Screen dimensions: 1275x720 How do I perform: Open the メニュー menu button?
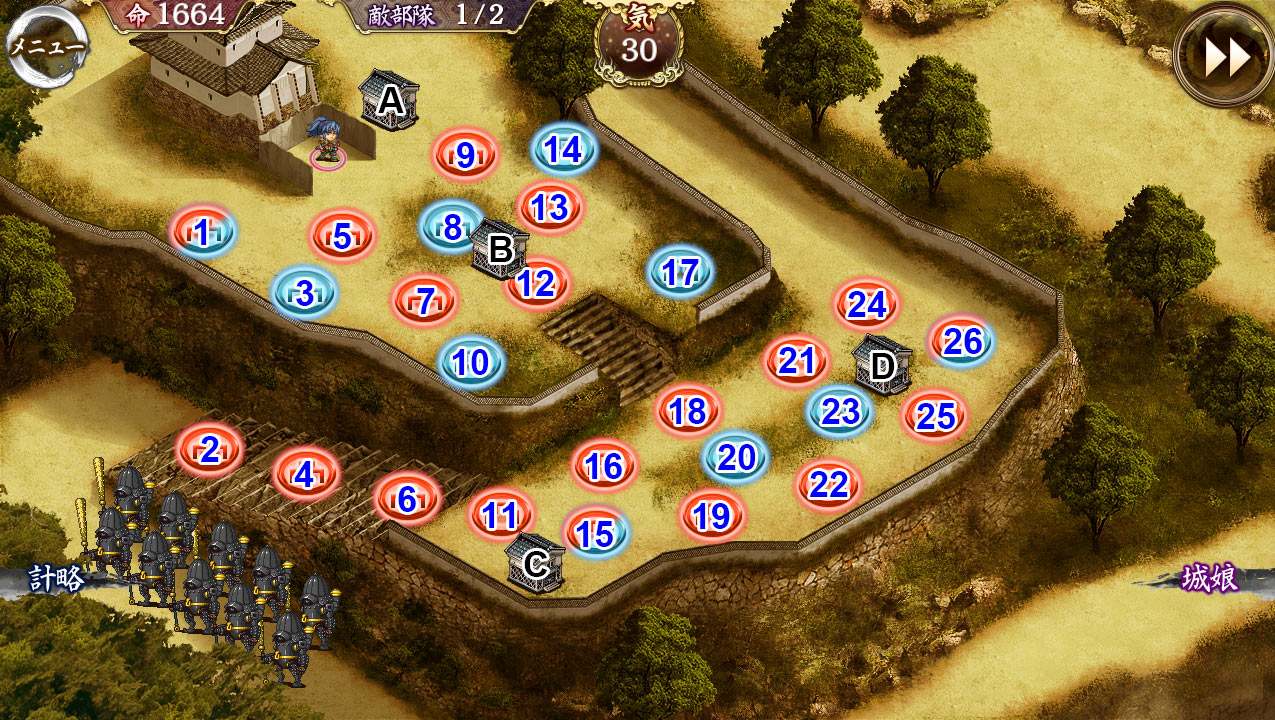point(46,47)
